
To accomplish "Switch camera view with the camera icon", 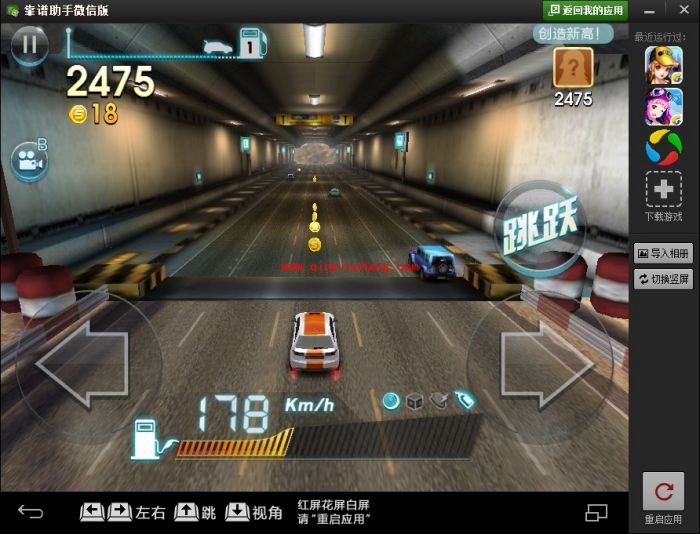I will (29, 160).
